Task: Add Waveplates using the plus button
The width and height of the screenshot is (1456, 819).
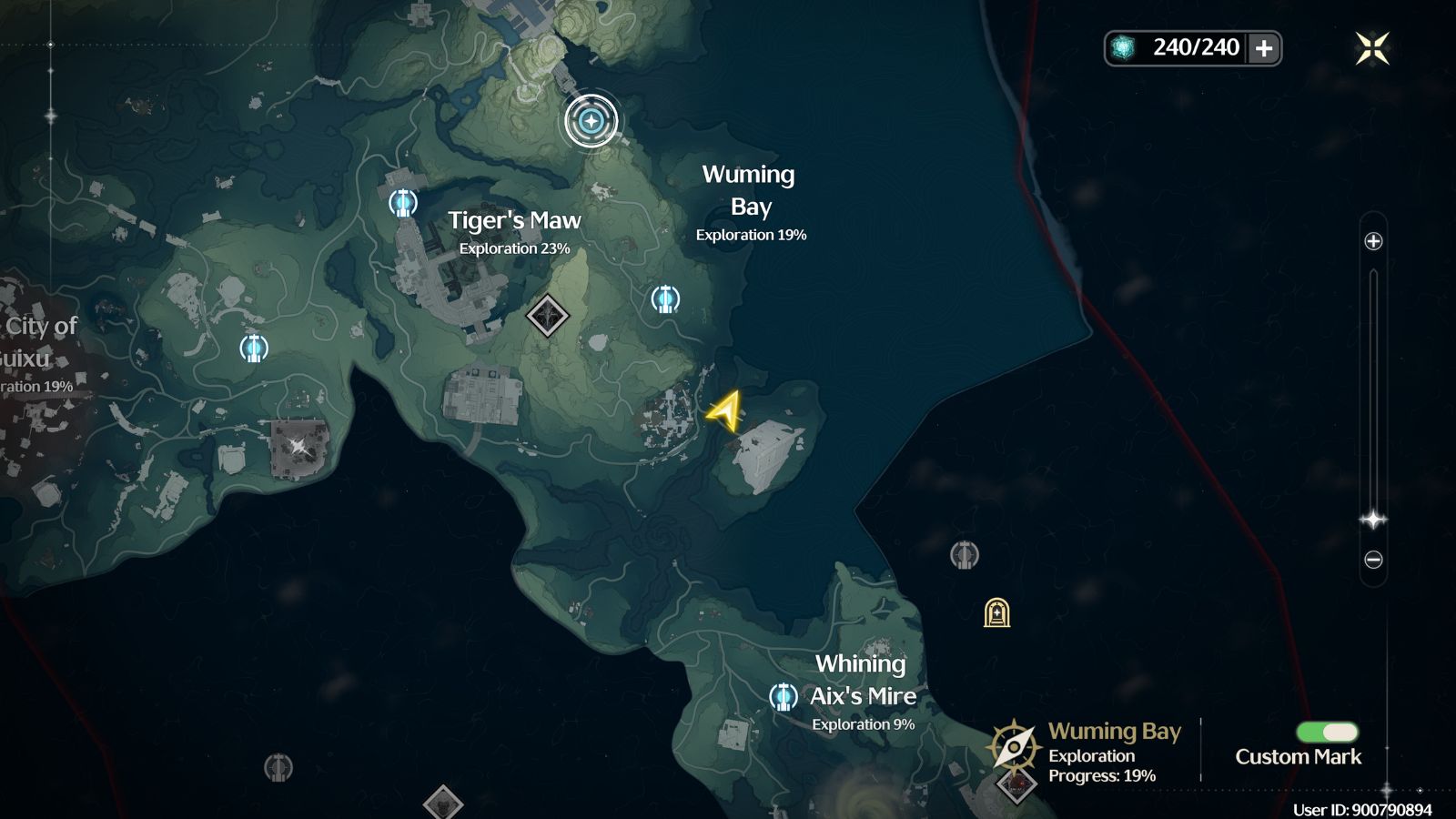Action: [x=1264, y=48]
